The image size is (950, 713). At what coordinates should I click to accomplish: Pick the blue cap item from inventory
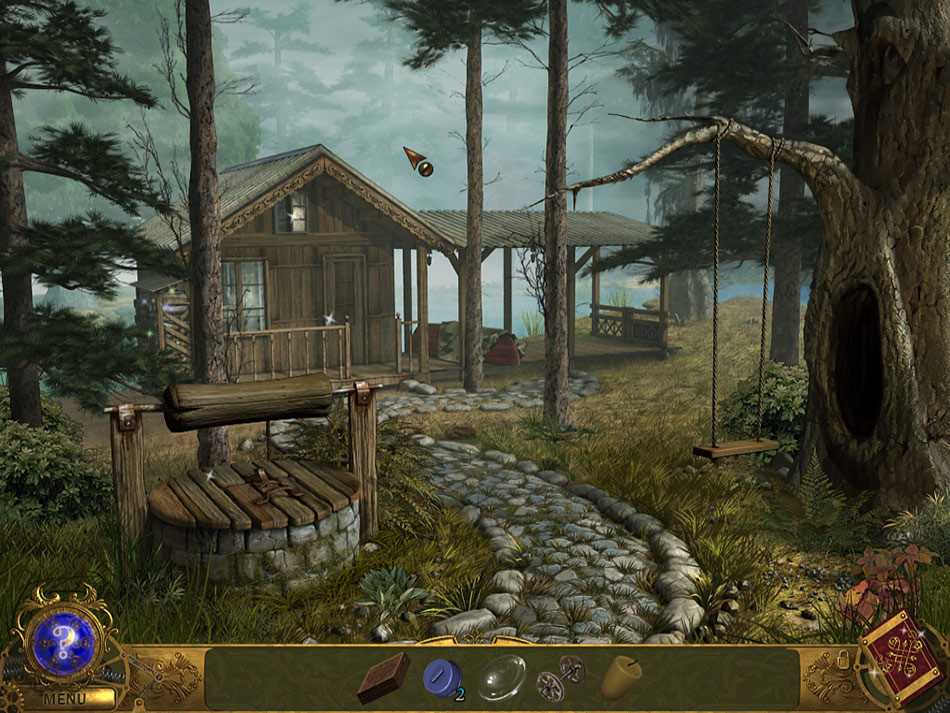click(441, 677)
